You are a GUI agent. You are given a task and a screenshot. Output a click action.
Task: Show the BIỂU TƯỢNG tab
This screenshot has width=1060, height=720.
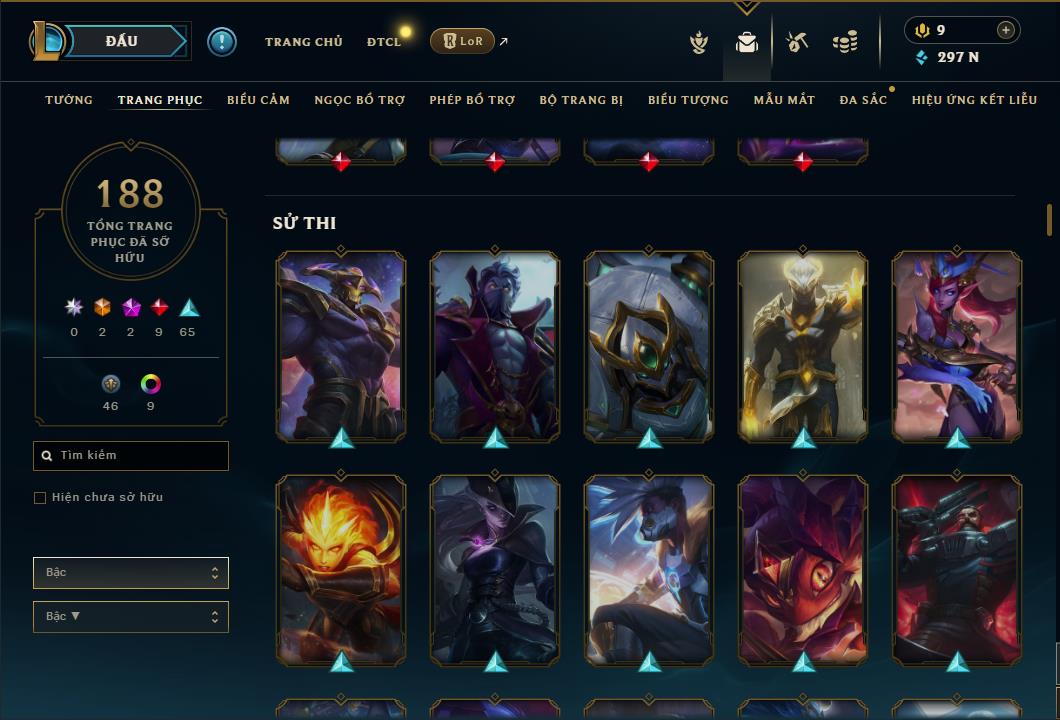coord(688,100)
